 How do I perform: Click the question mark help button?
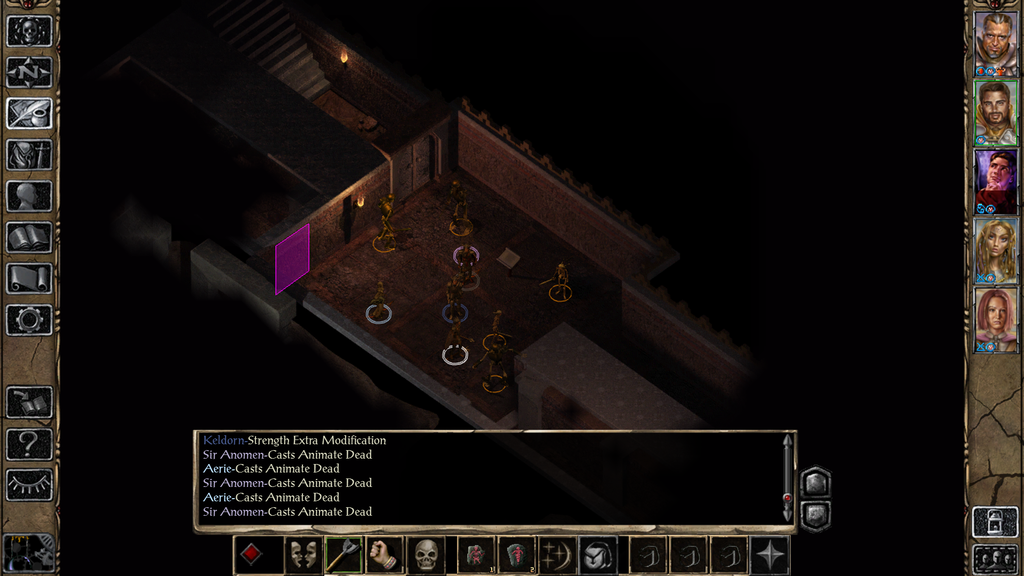29,443
